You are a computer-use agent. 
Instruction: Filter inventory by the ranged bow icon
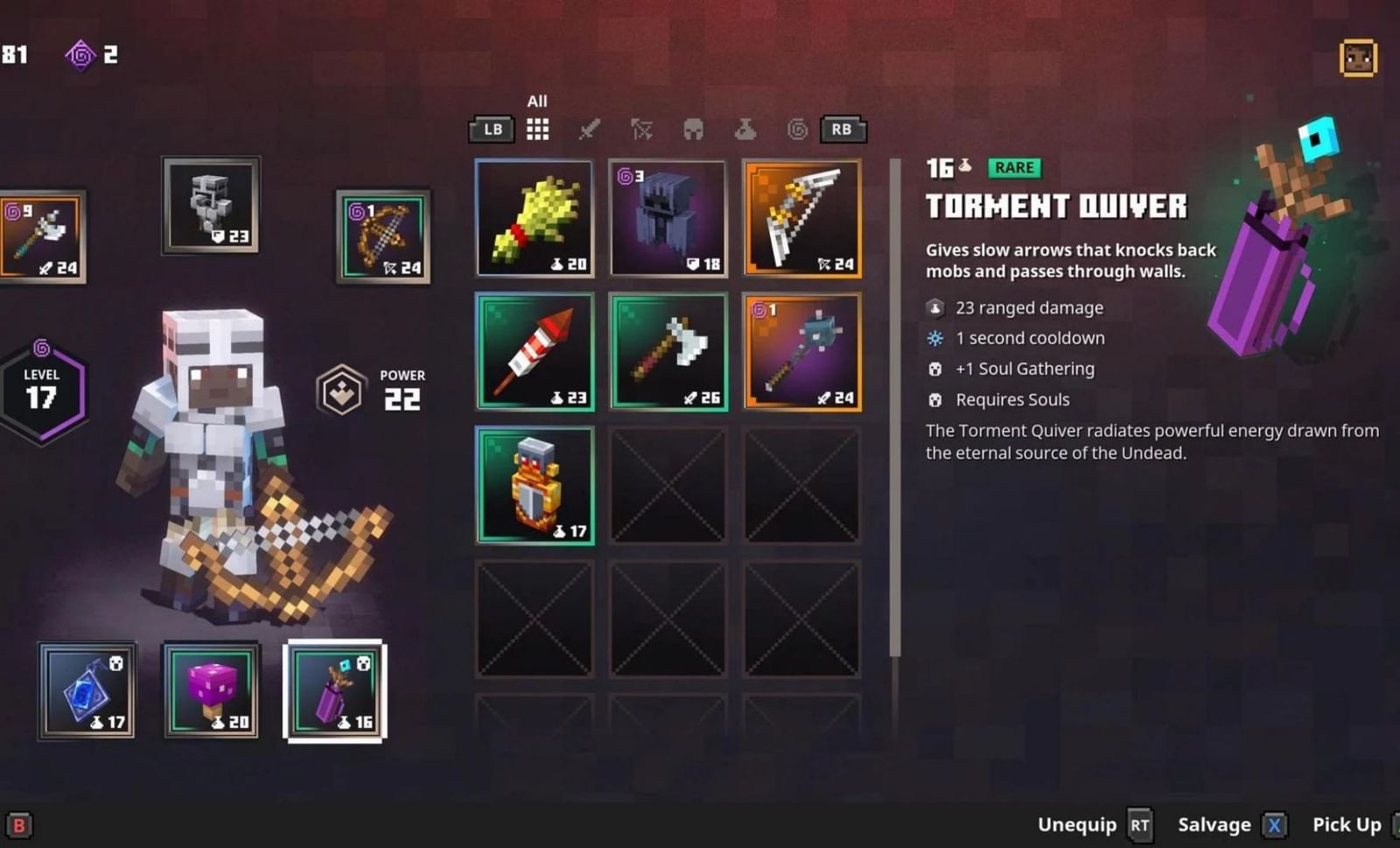coord(643,129)
